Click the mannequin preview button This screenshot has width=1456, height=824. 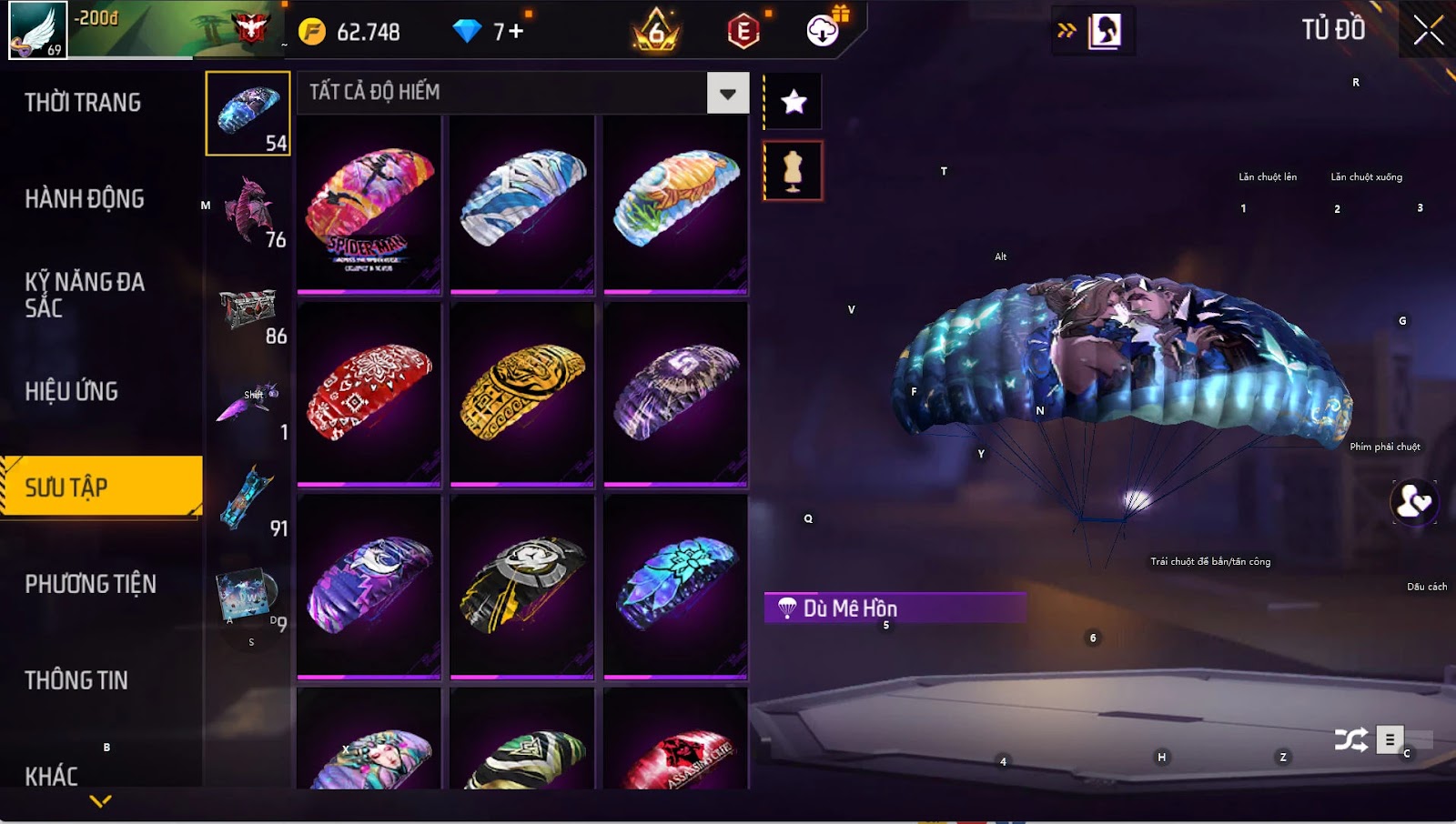tap(793, 170)
